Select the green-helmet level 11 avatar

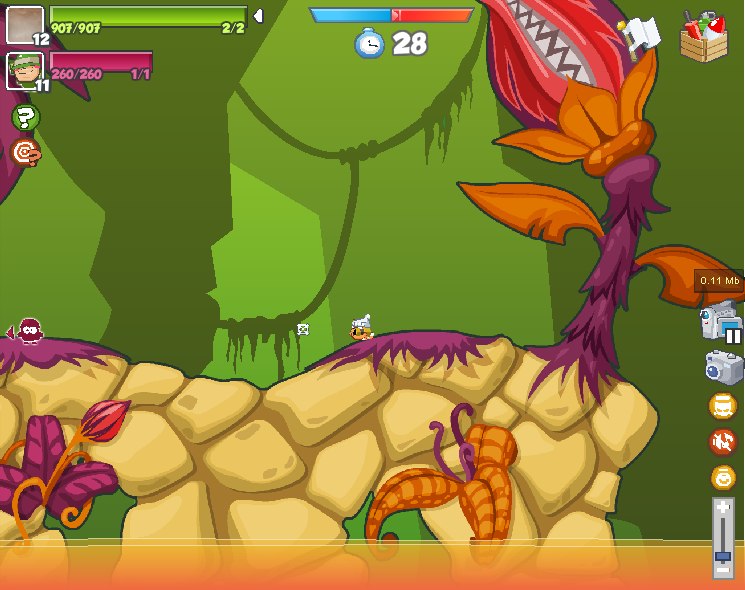[25, 71]
